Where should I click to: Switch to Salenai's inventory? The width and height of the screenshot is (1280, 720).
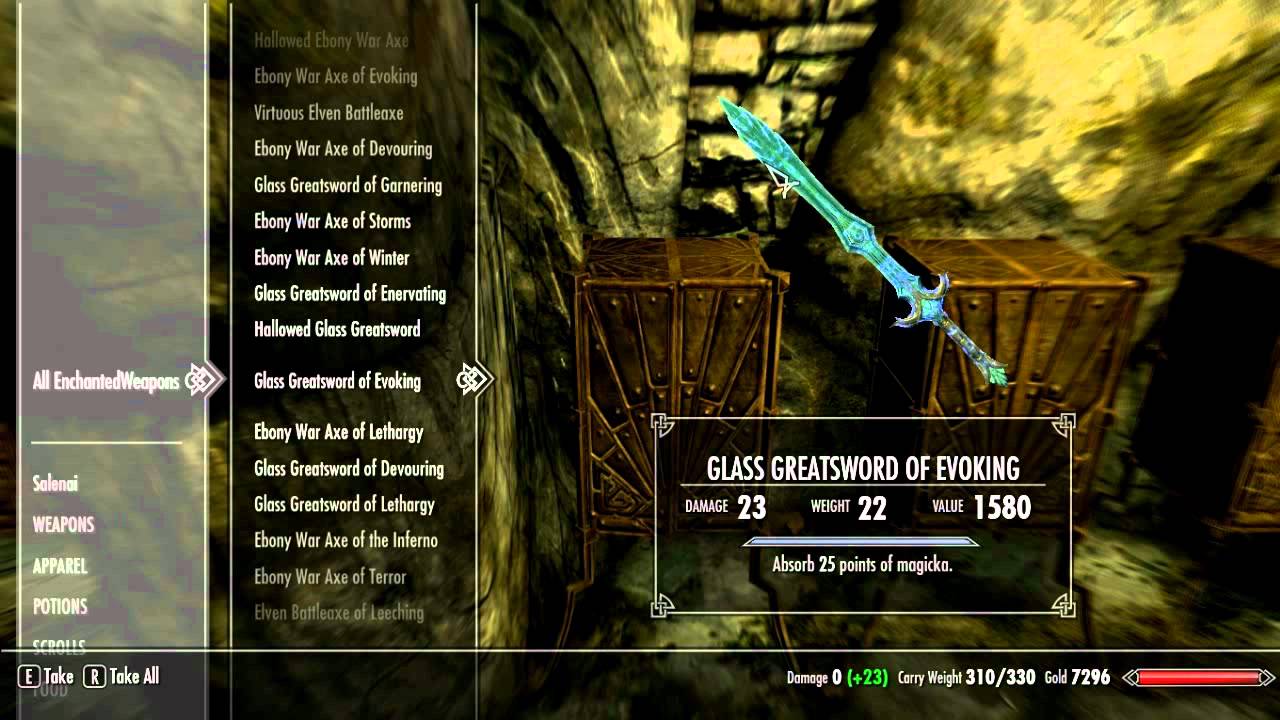55,484
